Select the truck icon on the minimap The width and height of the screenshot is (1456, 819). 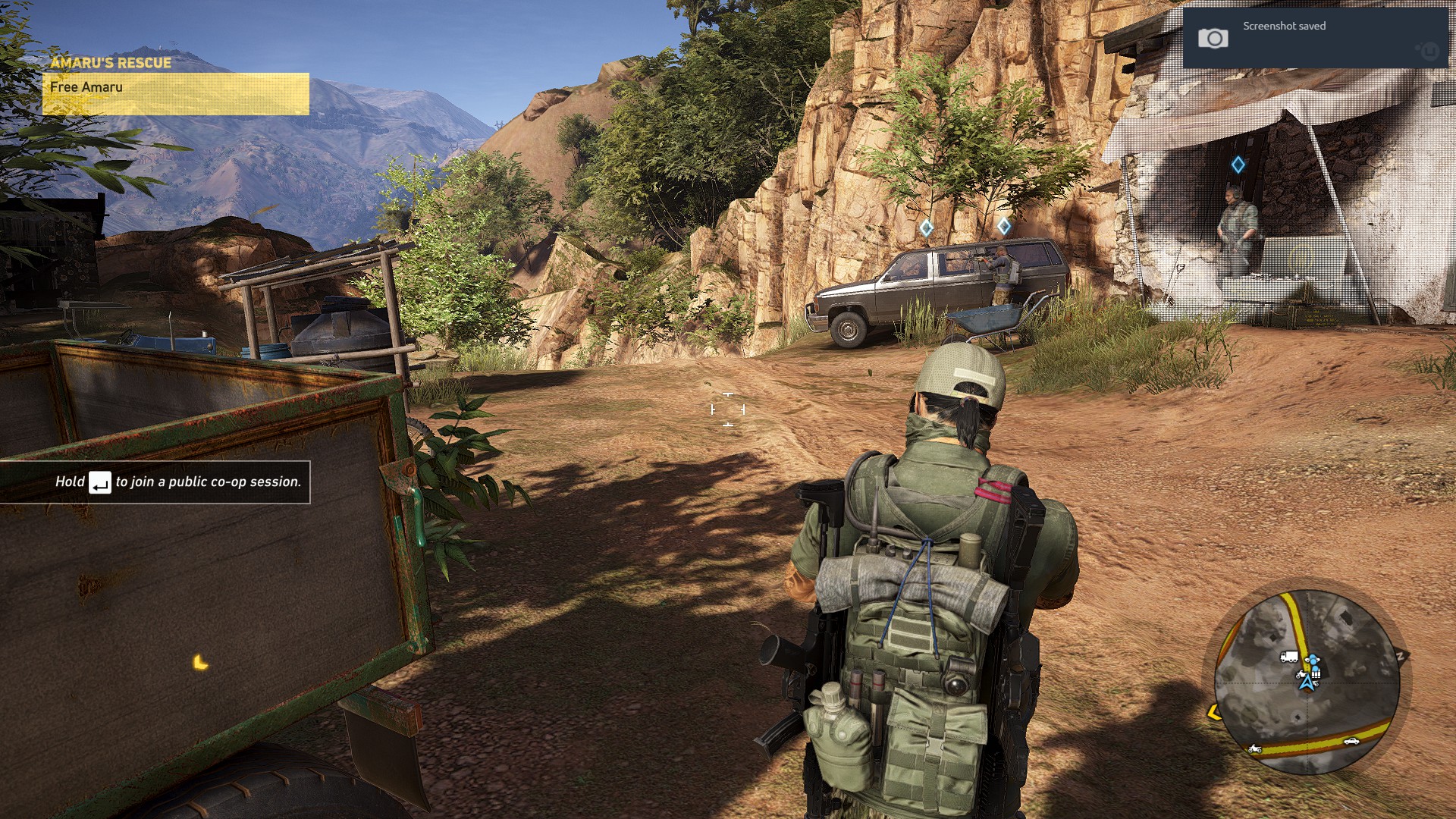[1288, 657]
